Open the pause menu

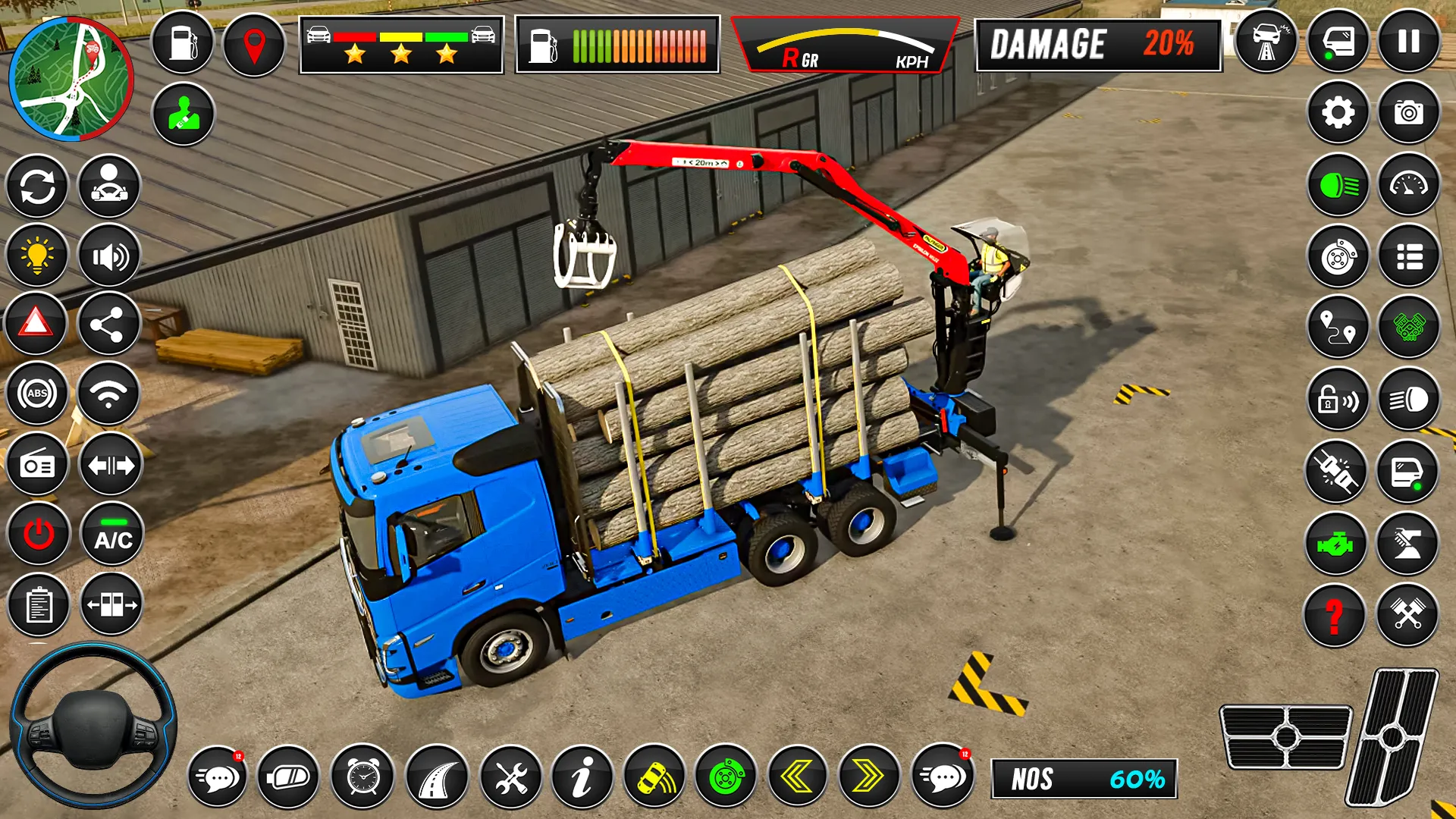pos(1409,40)
